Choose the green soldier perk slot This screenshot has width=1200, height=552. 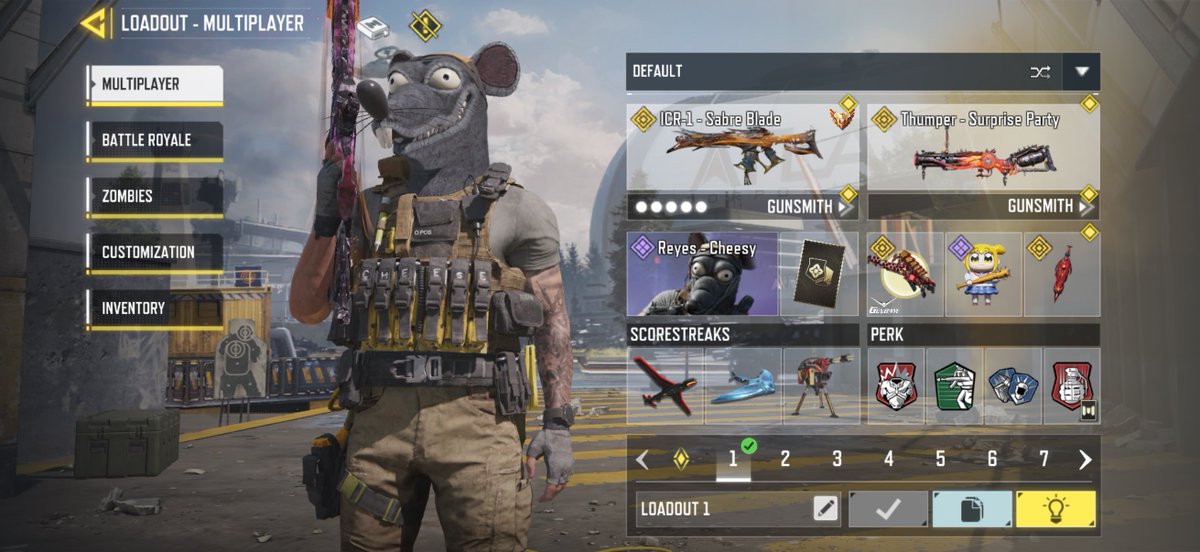click(954, 386)
